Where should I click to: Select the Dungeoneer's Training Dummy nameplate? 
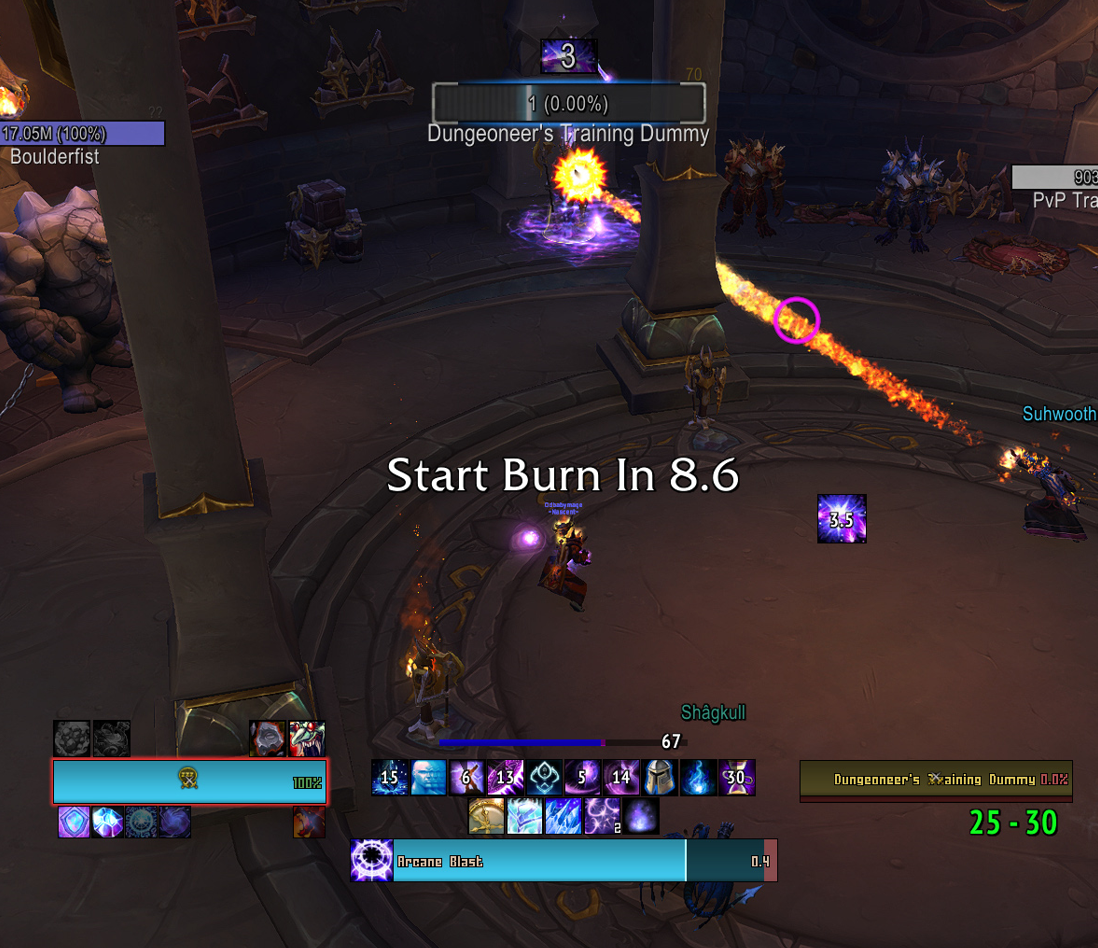pyautogui.click(x=568, y=103)
